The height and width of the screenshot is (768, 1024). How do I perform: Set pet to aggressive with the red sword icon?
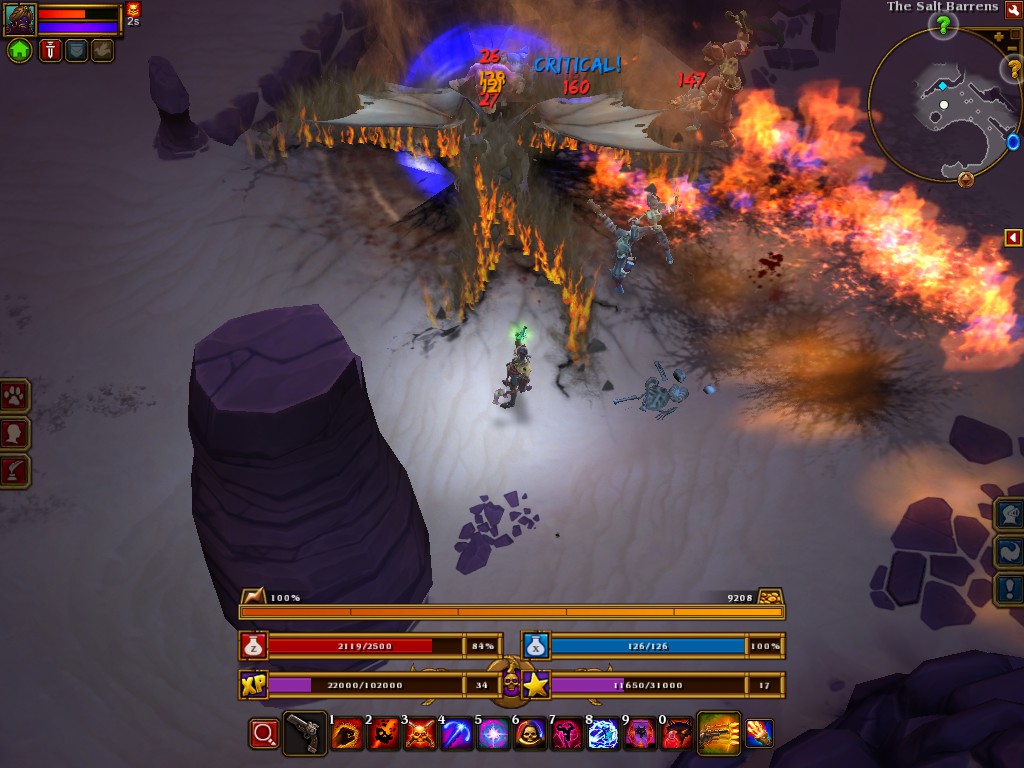click(x=51, y=51)
